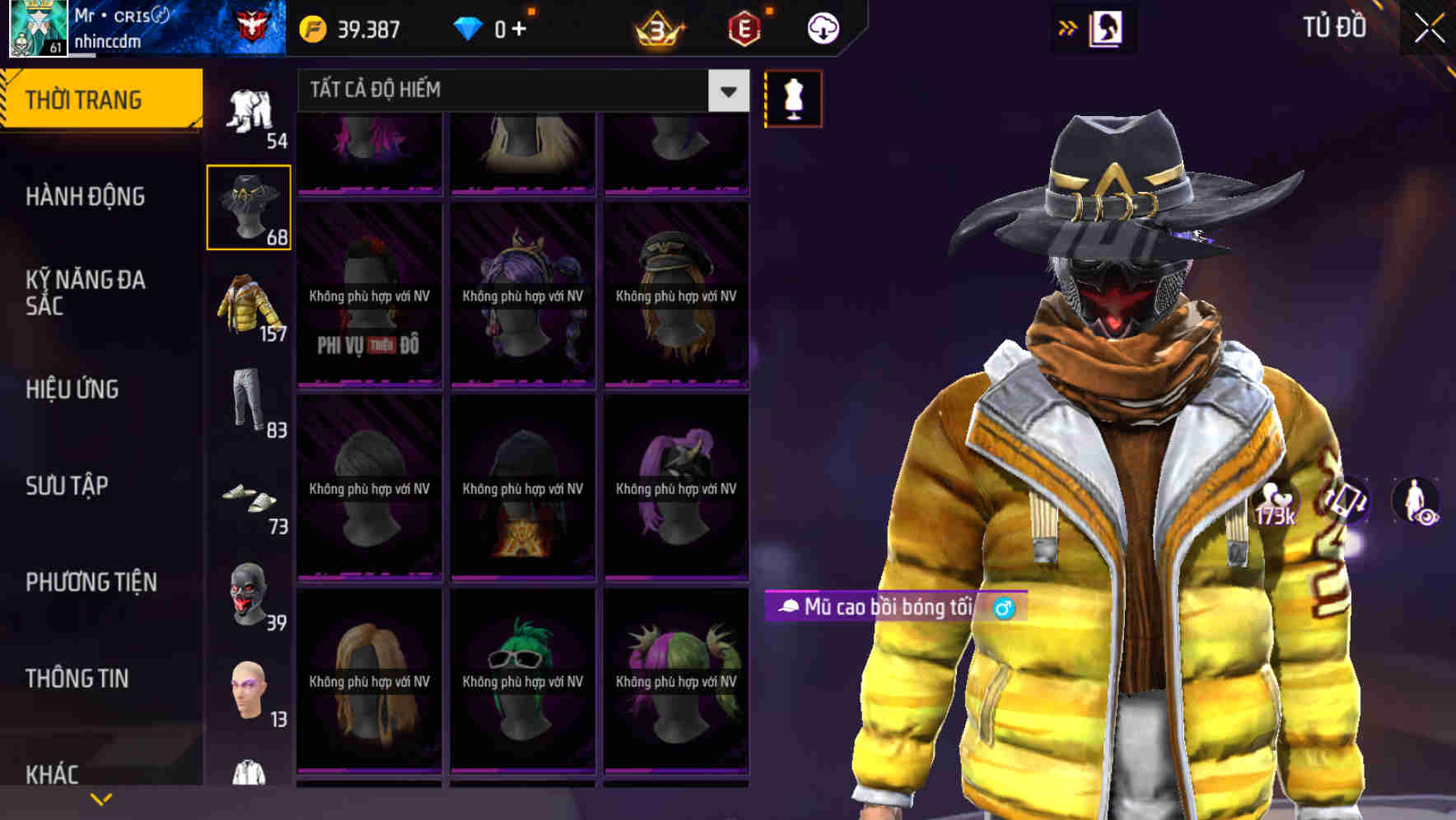Click the diamond top-up icon

click(x=470, y=27)
